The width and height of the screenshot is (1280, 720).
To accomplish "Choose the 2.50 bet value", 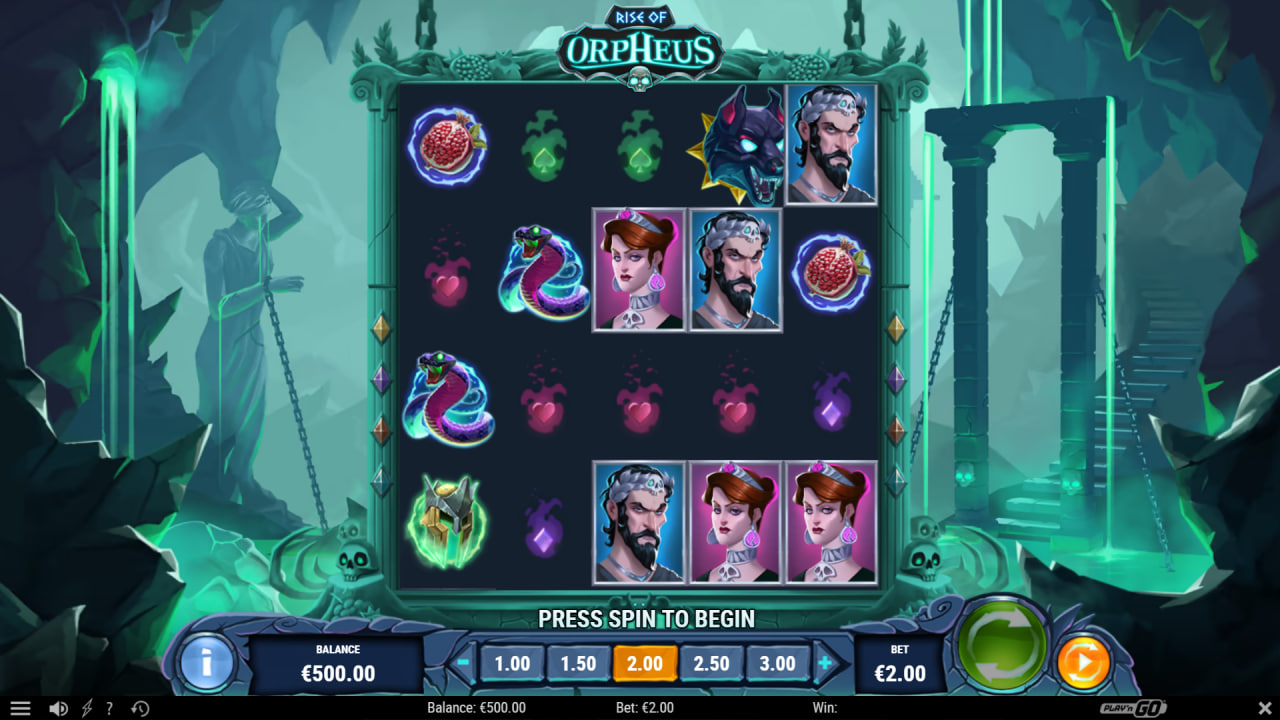I will (712, 662).
